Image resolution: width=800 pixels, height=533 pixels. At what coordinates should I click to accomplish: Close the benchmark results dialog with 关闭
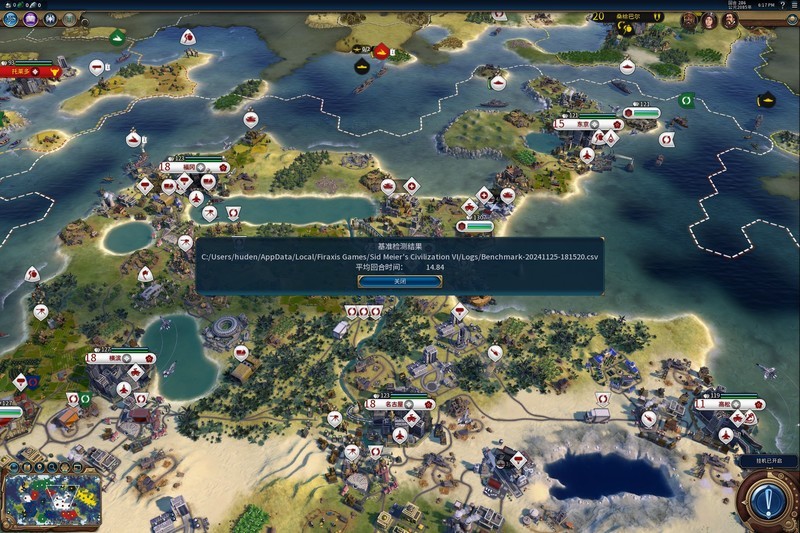399,281
